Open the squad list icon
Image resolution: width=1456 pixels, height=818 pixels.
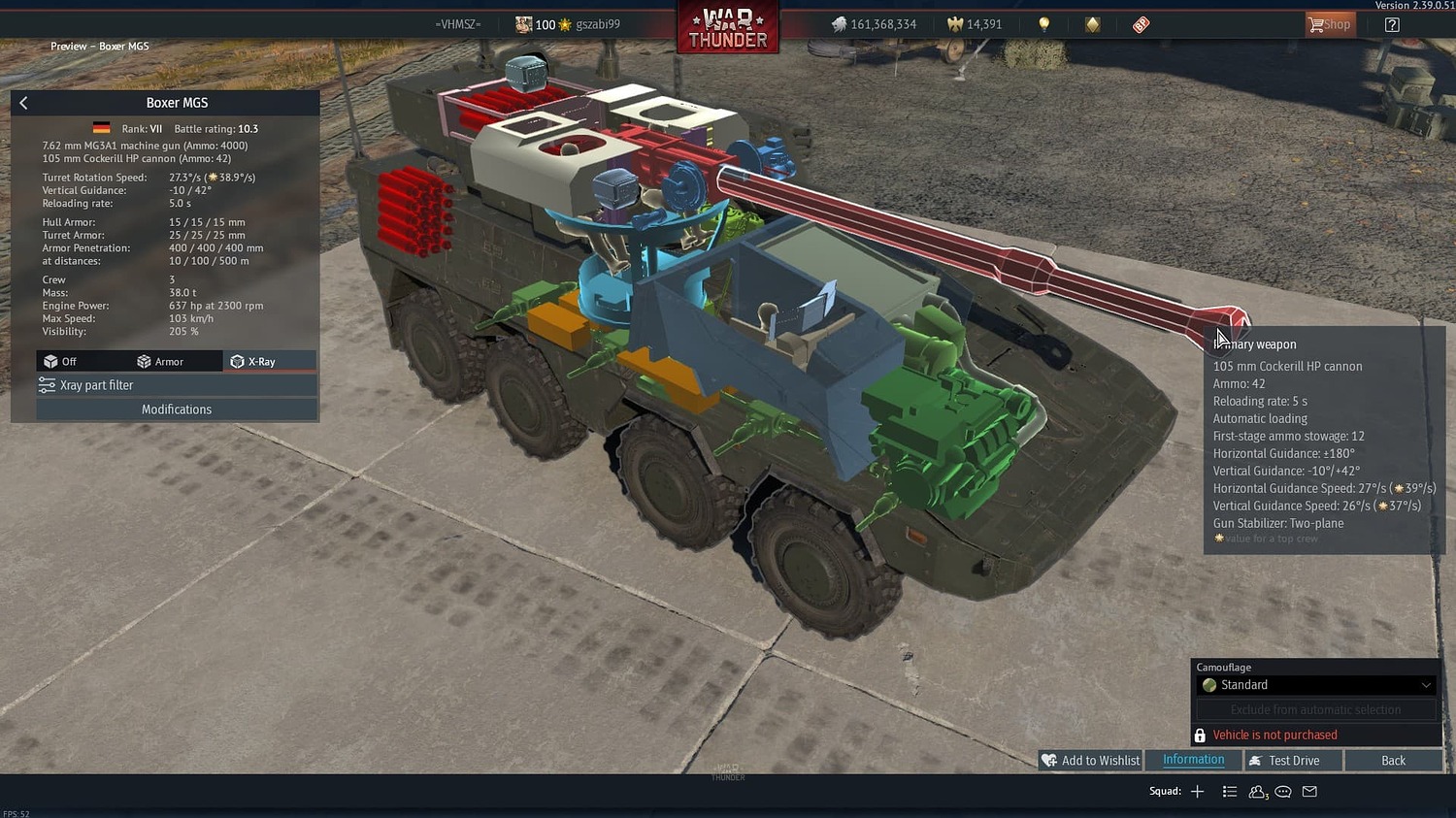(1229, 791)
